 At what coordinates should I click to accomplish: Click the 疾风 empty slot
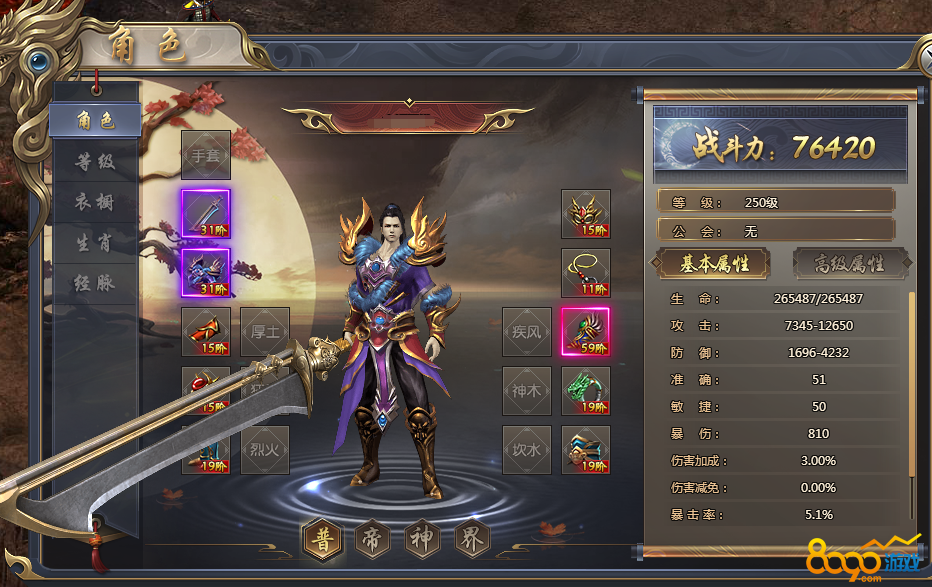click(527, 332)
